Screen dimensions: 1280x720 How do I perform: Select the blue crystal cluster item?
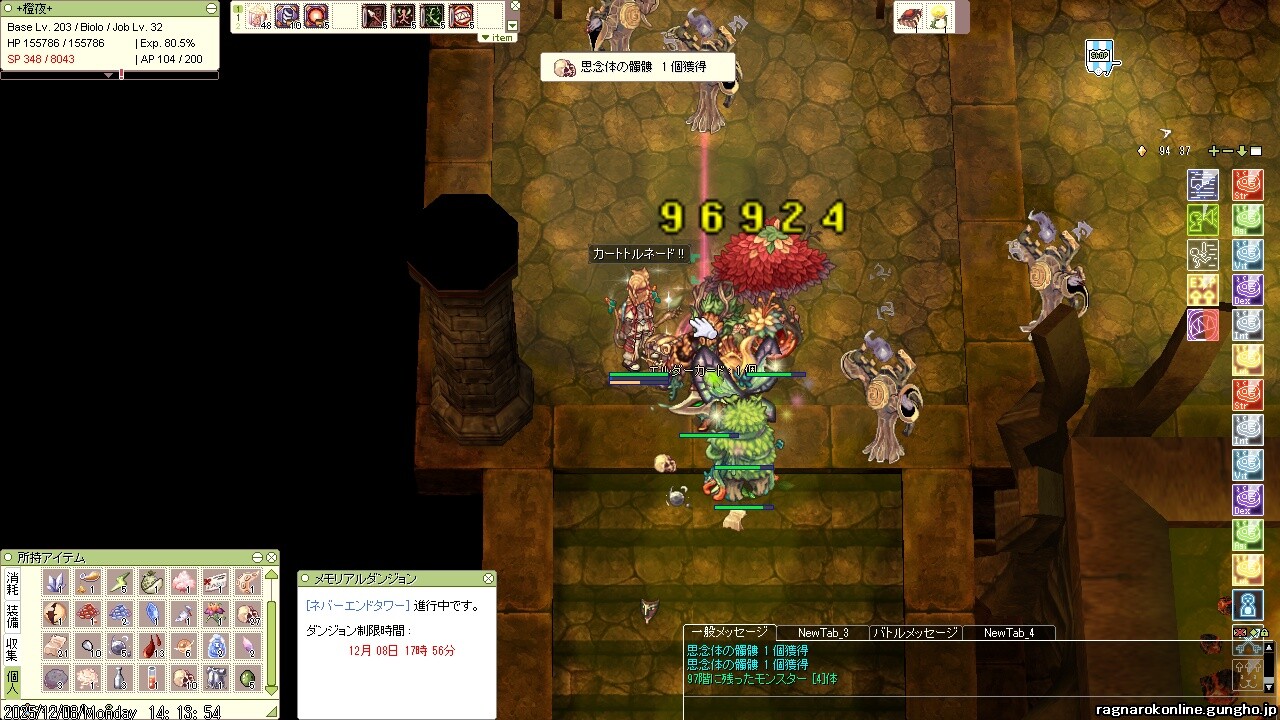point(56,582)
